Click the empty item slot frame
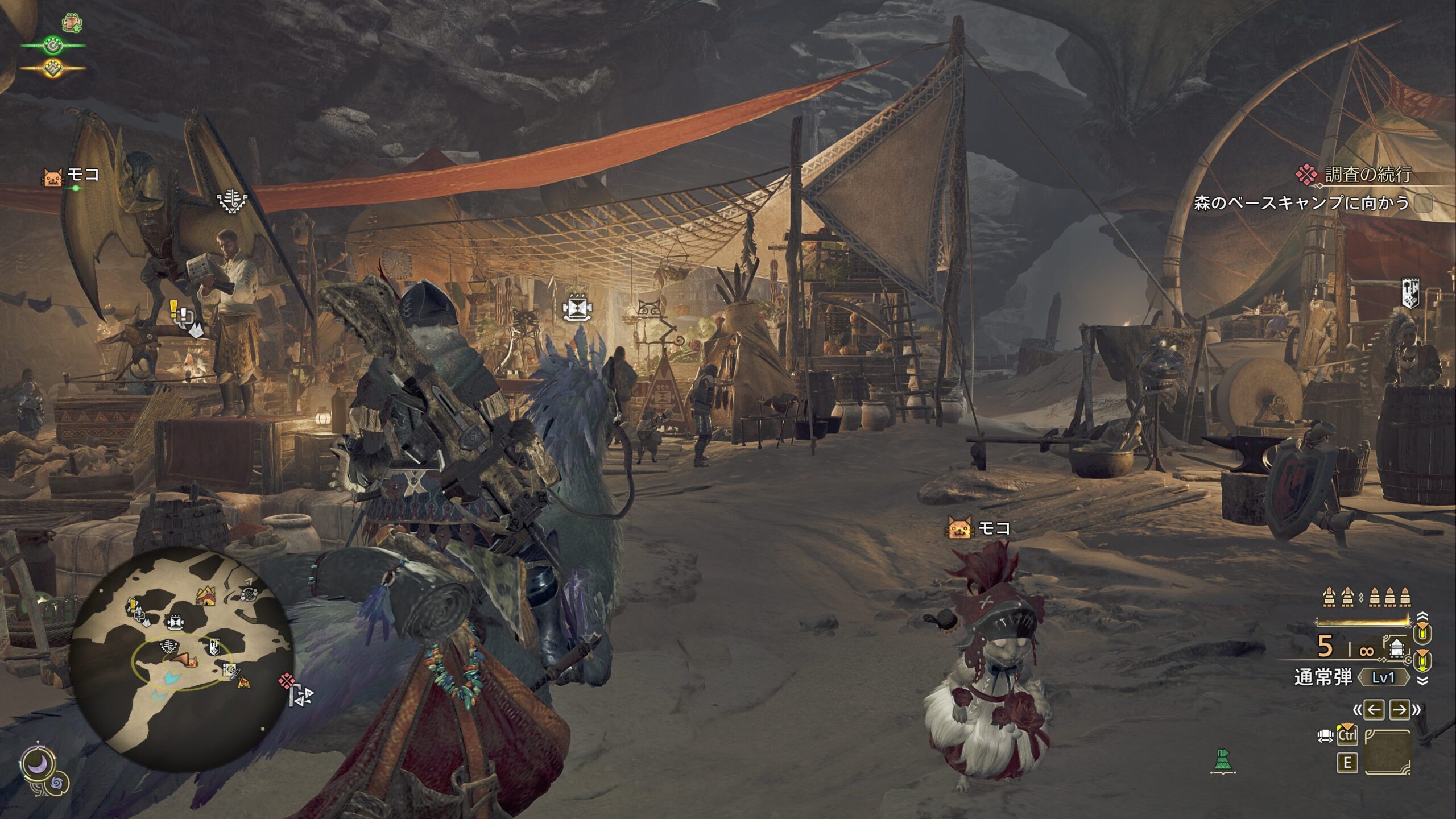The width and height of the screenshot is (1456, 819). click(1388, 752)
